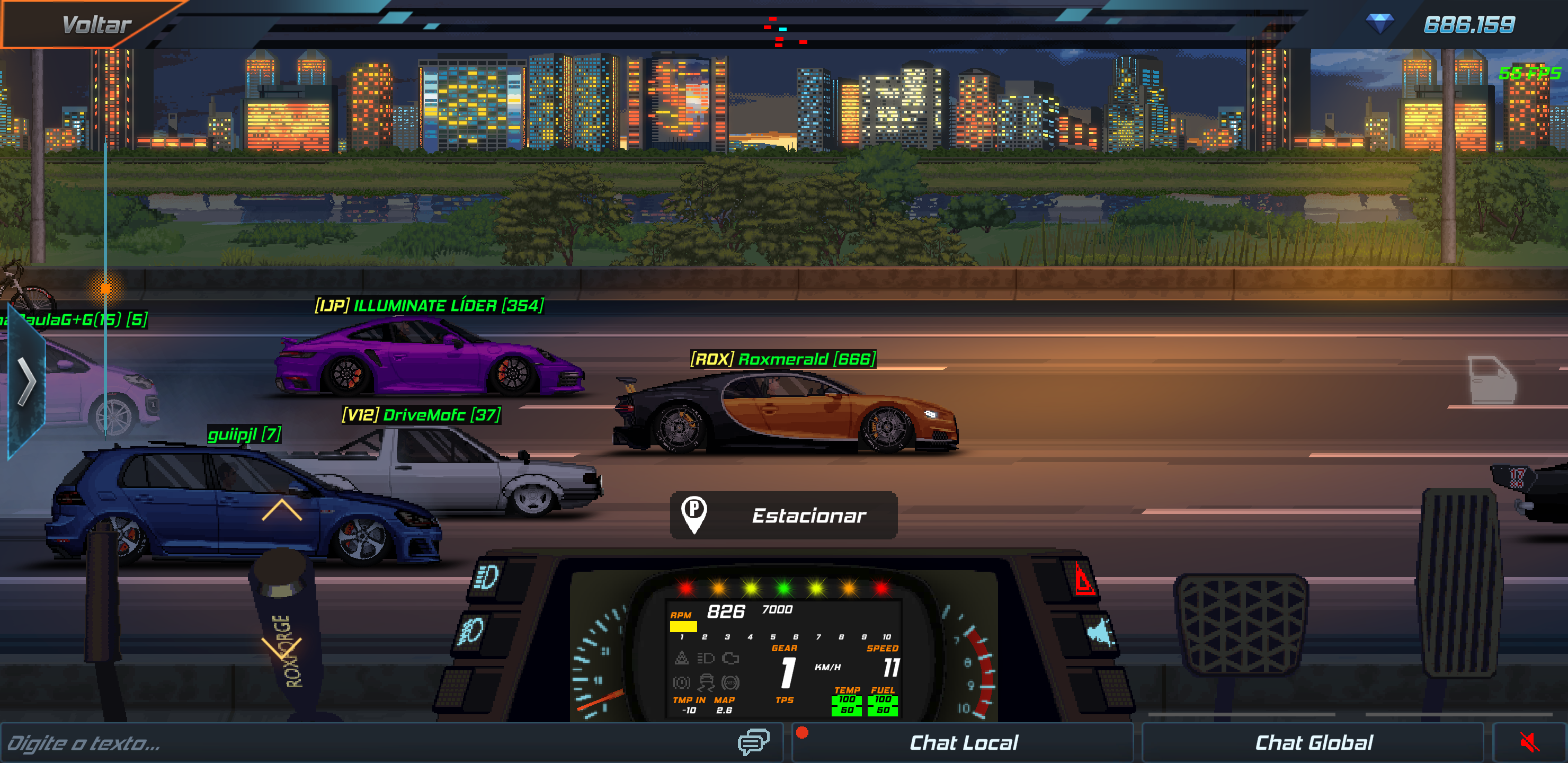Expand the side panel arrow
This screenshot has width=1568, height=763.
(25, 382)
